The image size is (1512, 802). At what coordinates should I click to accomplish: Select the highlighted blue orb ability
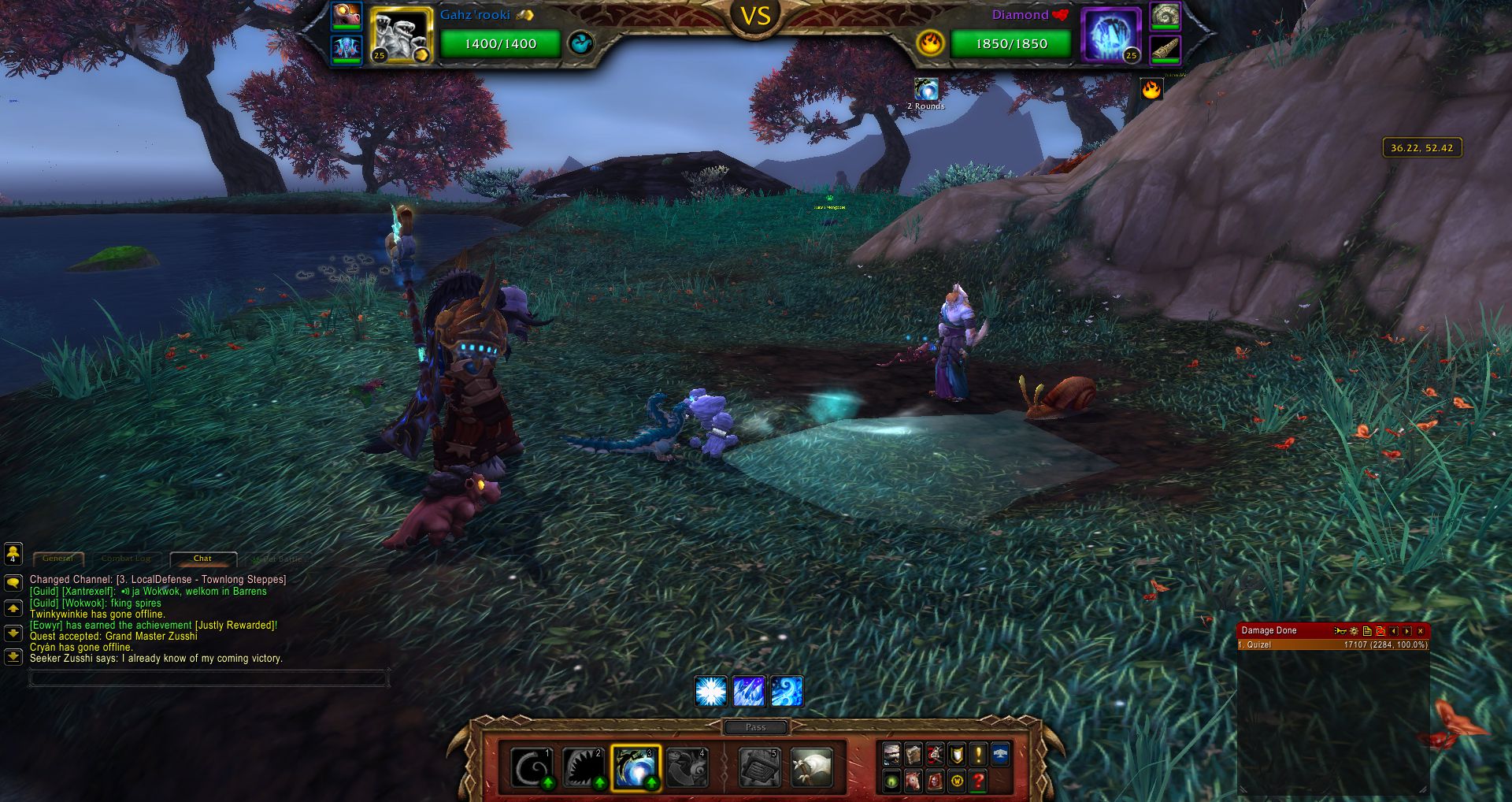pyautogui.click(x=636, y=768)
